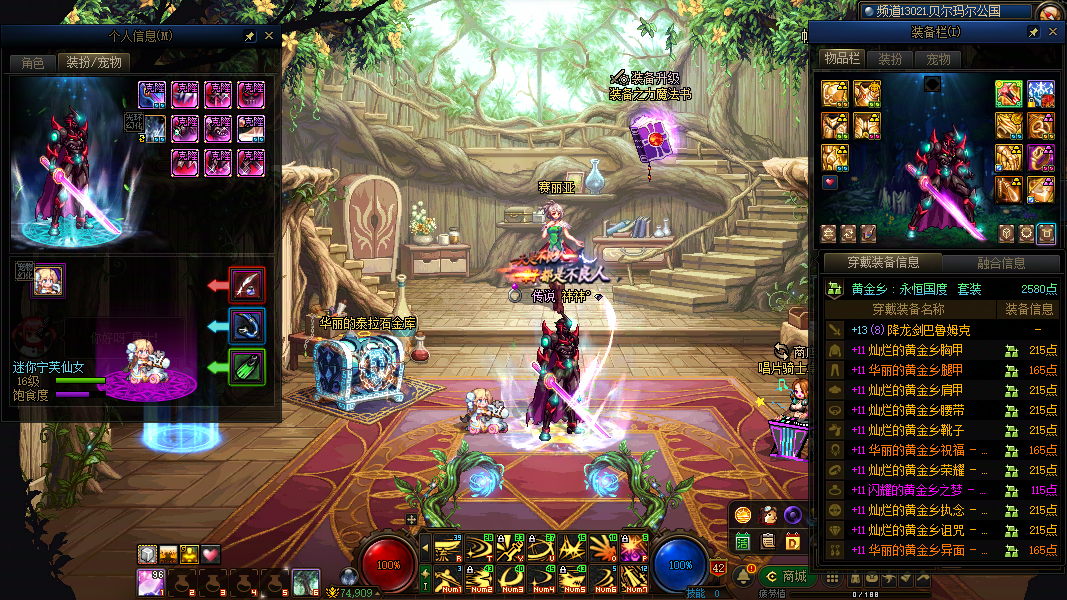Close the 装备栏 equipment window

1052,33
